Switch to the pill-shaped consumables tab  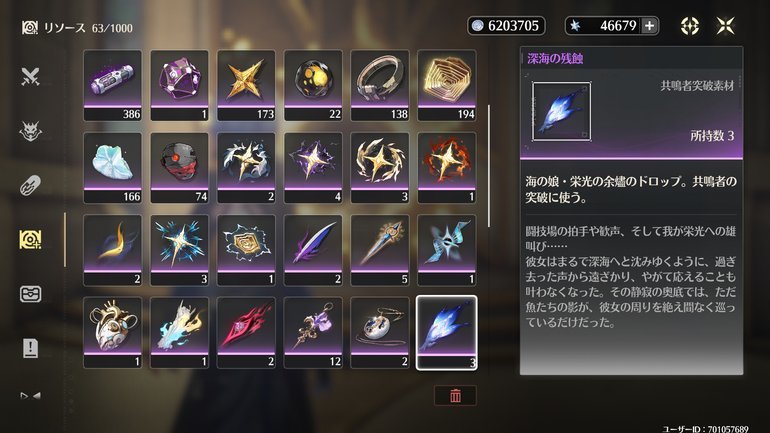[30, 185]
